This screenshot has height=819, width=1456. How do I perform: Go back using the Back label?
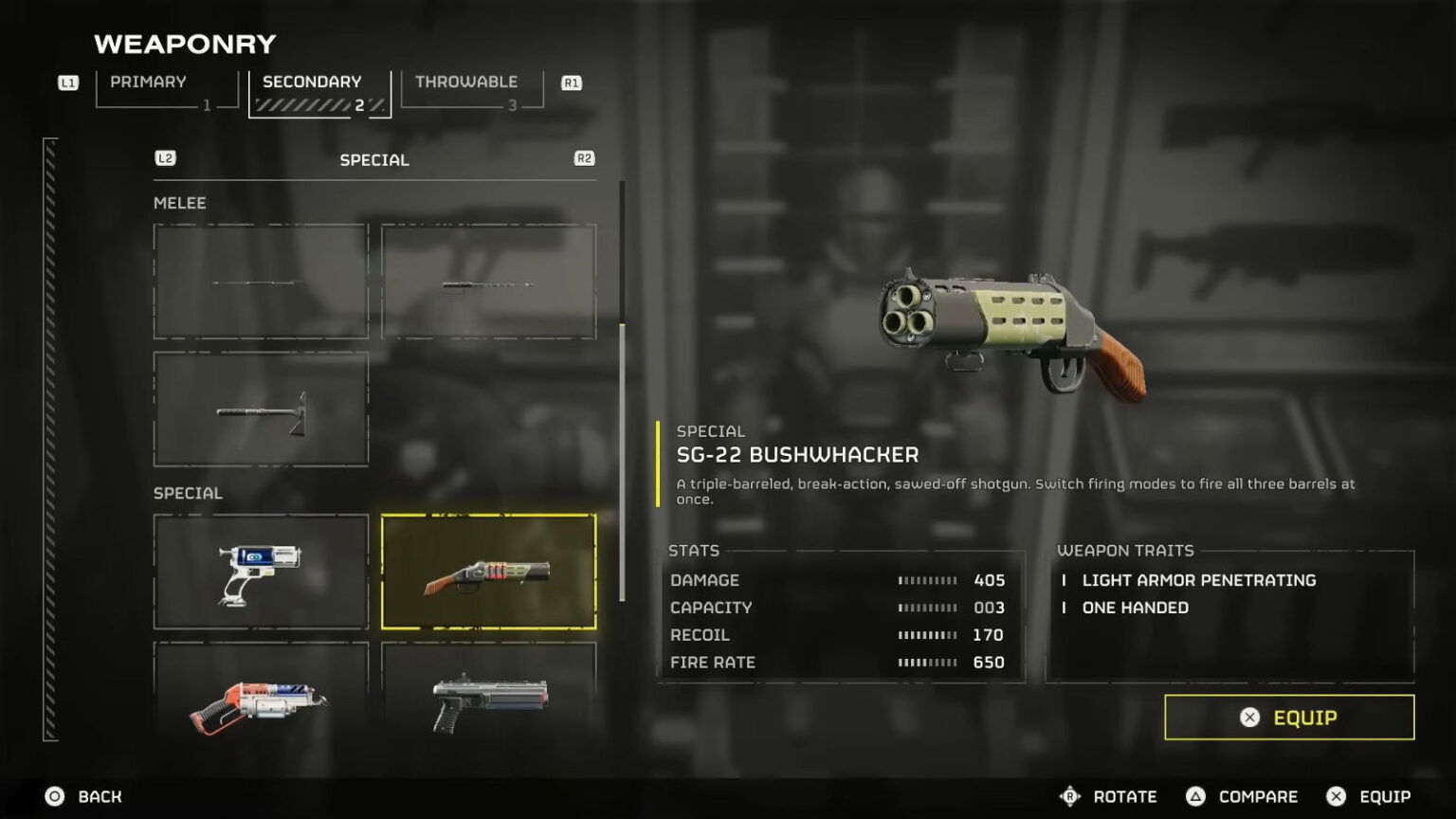[99, 797]
